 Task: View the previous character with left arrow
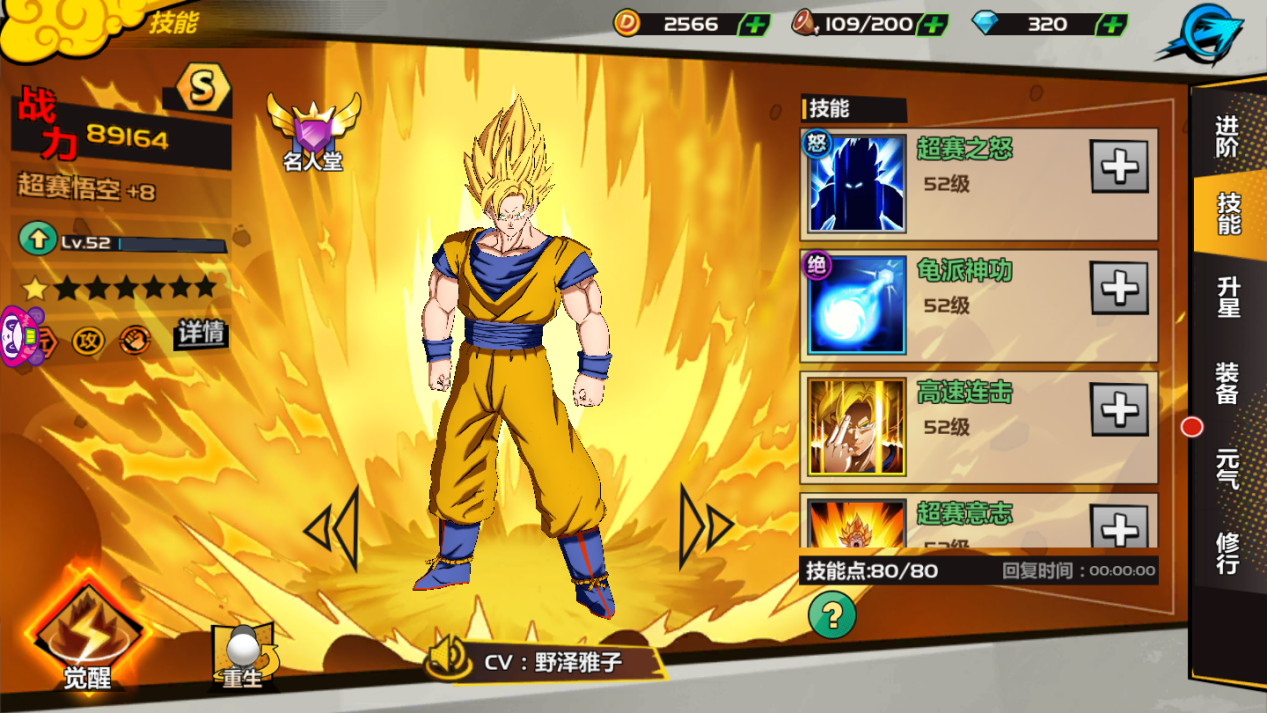pos(332,528)
